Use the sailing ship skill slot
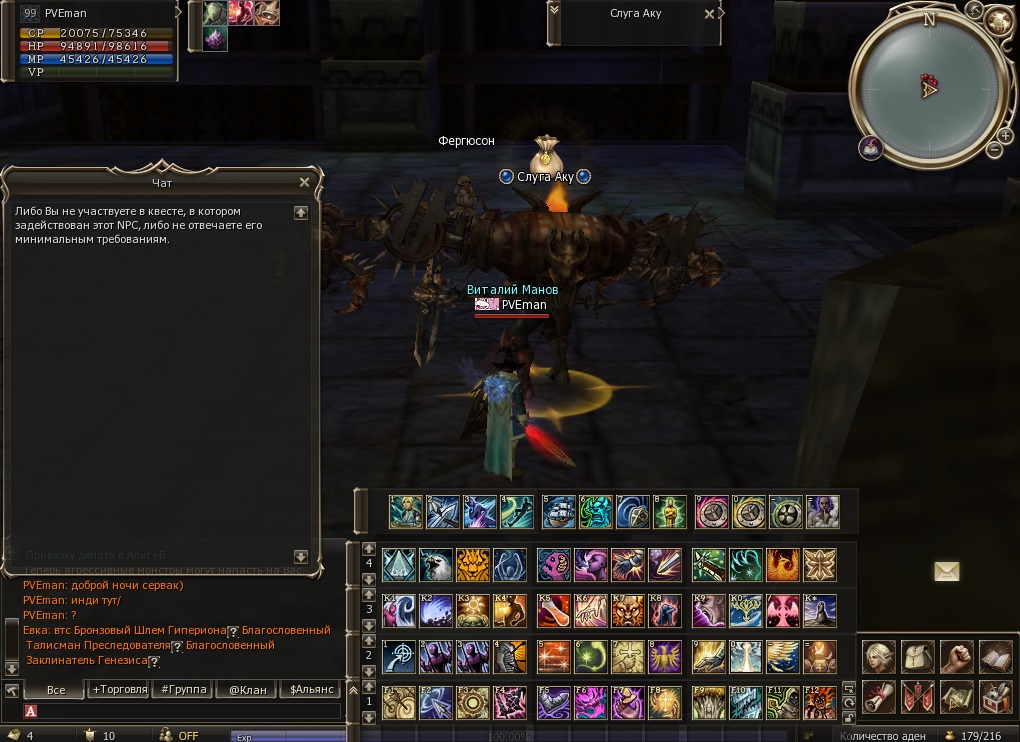The height and width of the screenshot is (742, 1020). 558,511
